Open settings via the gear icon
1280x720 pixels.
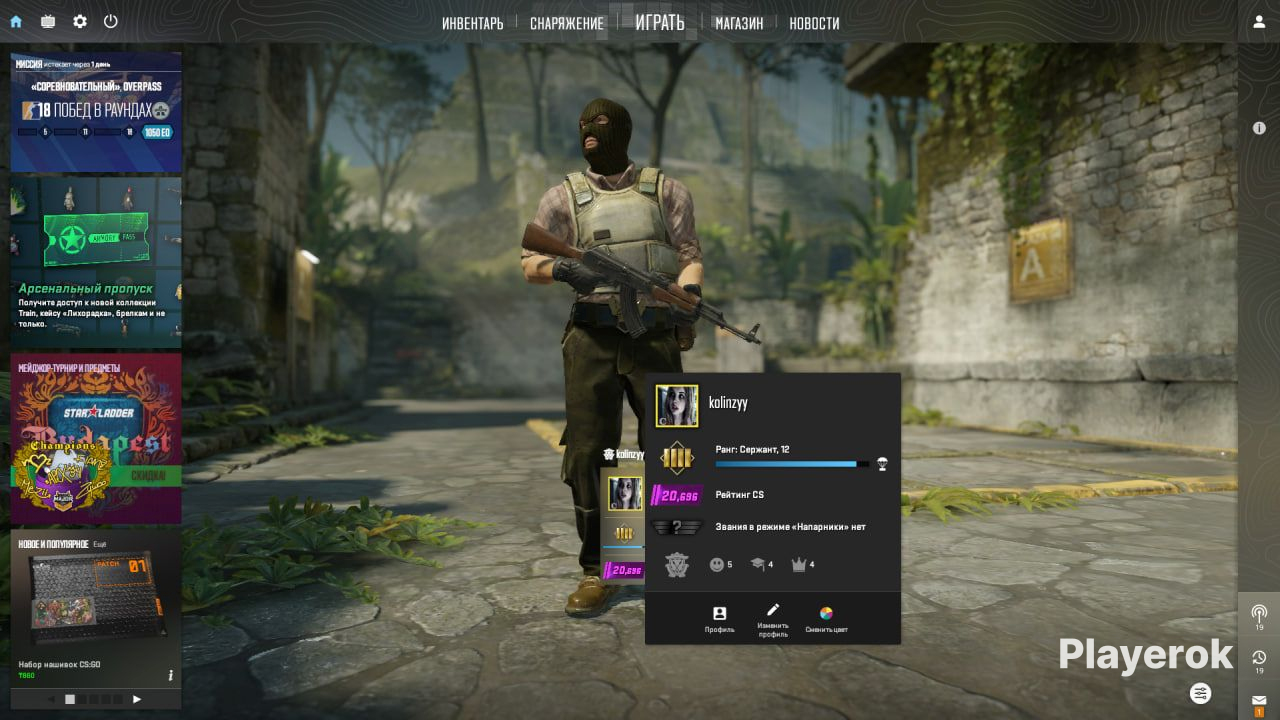(80, 21)
